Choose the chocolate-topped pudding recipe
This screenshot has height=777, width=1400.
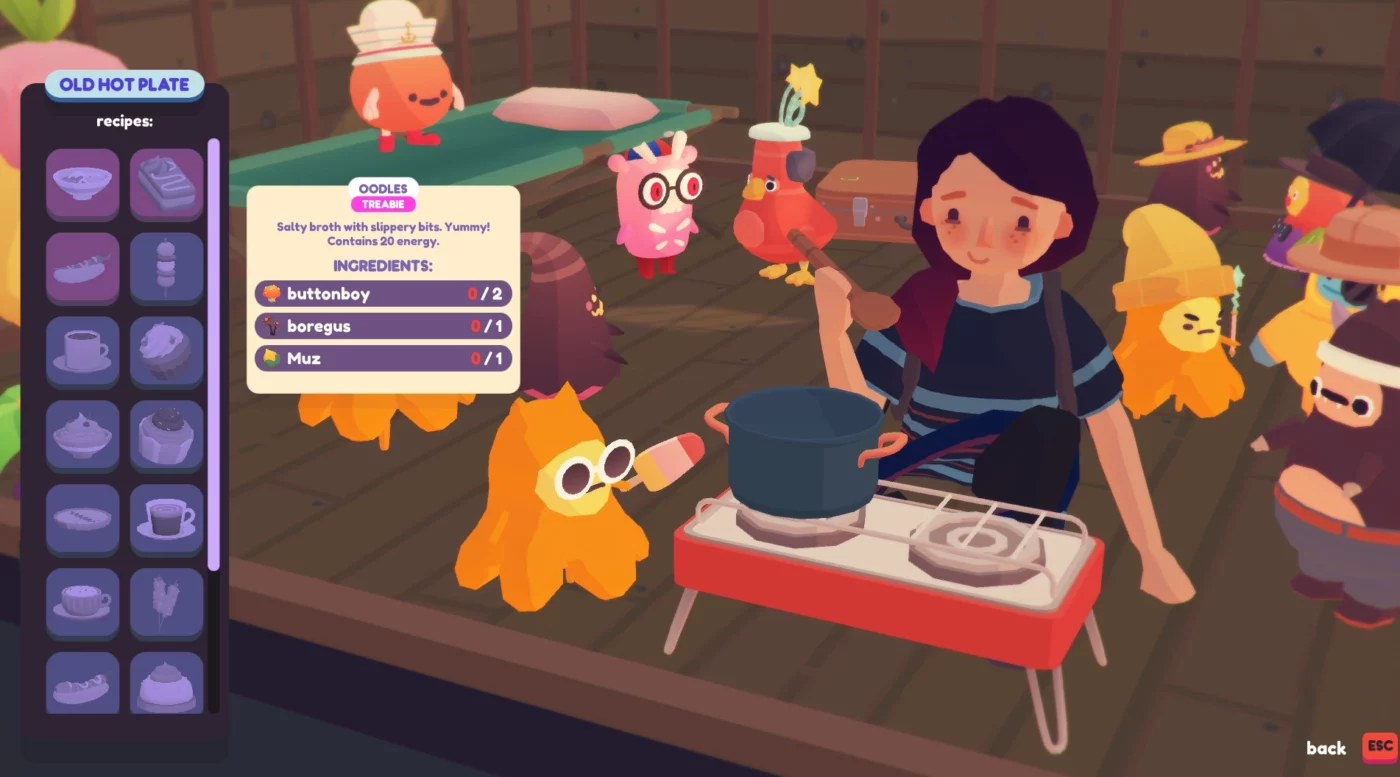coord(166,436)
